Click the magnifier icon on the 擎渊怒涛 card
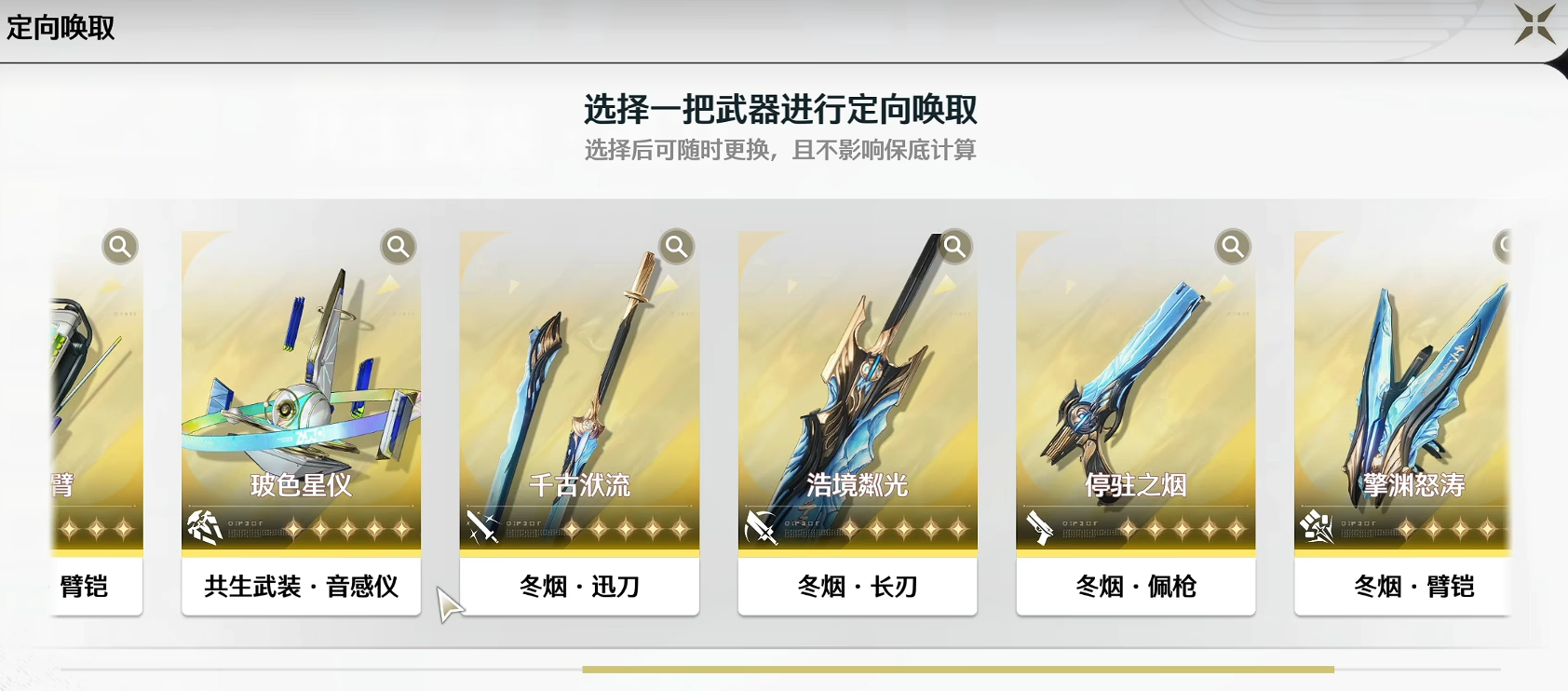The image size is (1568, 691). click(1506, 245)
